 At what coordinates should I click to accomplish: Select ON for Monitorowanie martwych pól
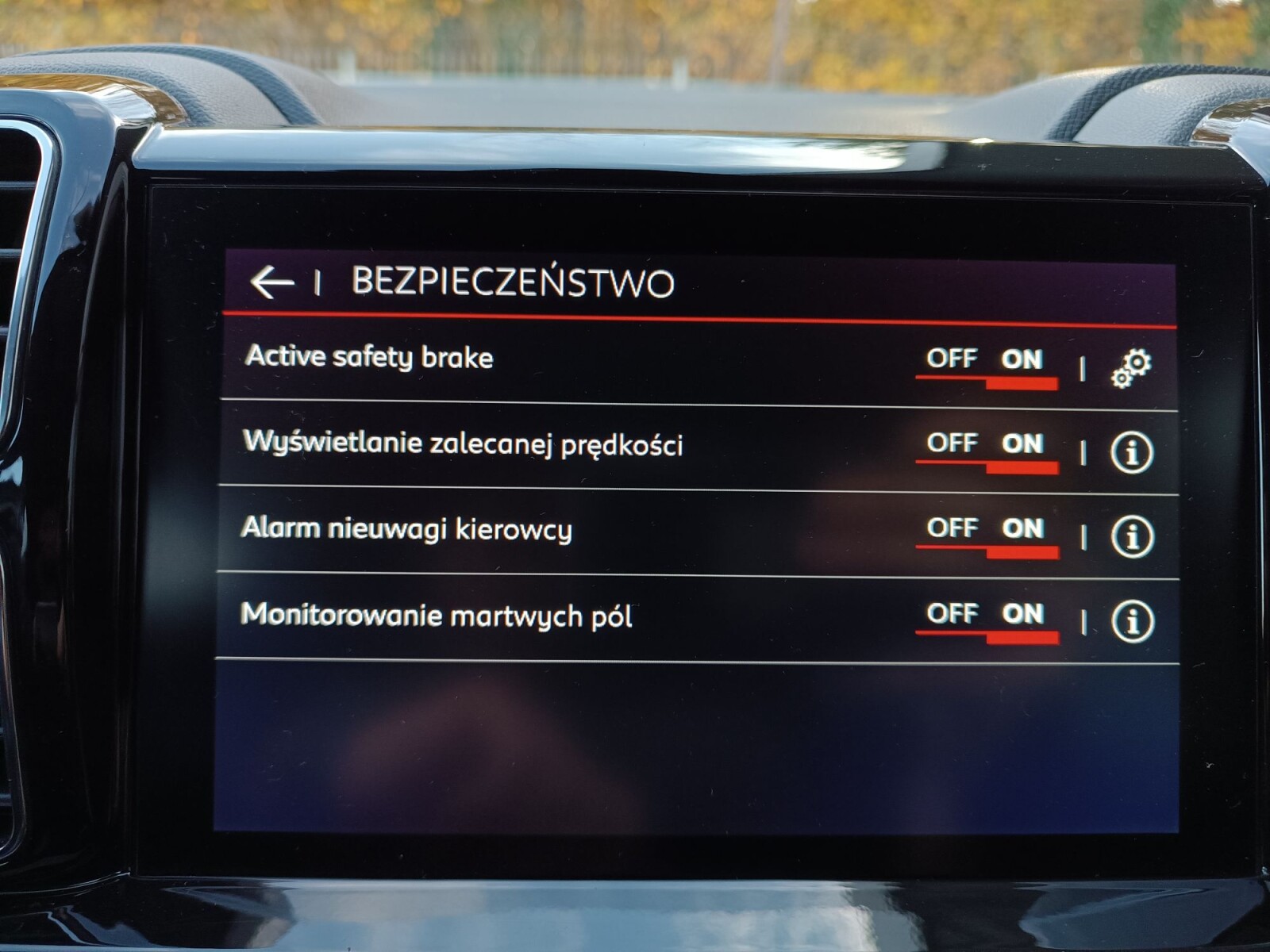pyautogui.click(x=1022, y=614)
